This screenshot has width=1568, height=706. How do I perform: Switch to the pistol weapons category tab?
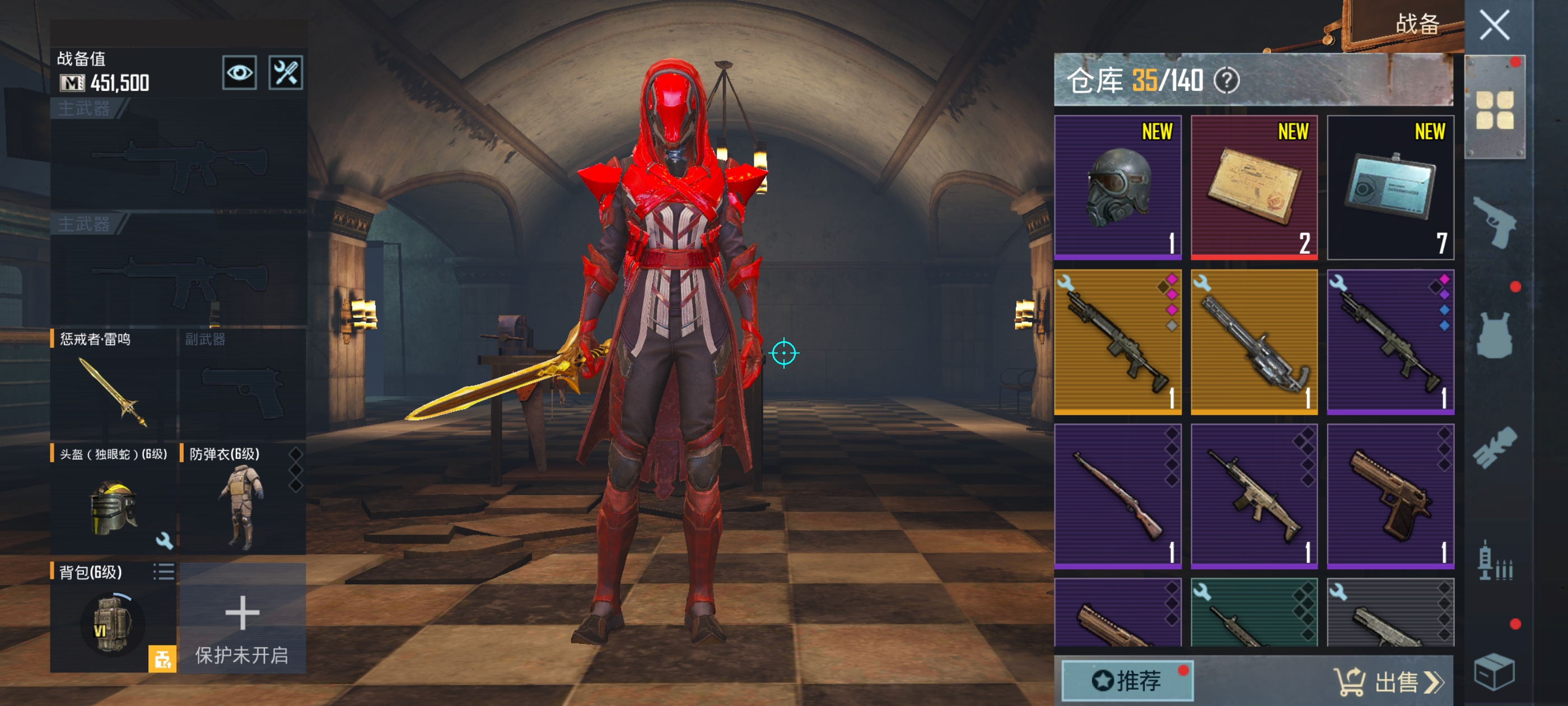pyautogui.click(x=1494, y=222)
